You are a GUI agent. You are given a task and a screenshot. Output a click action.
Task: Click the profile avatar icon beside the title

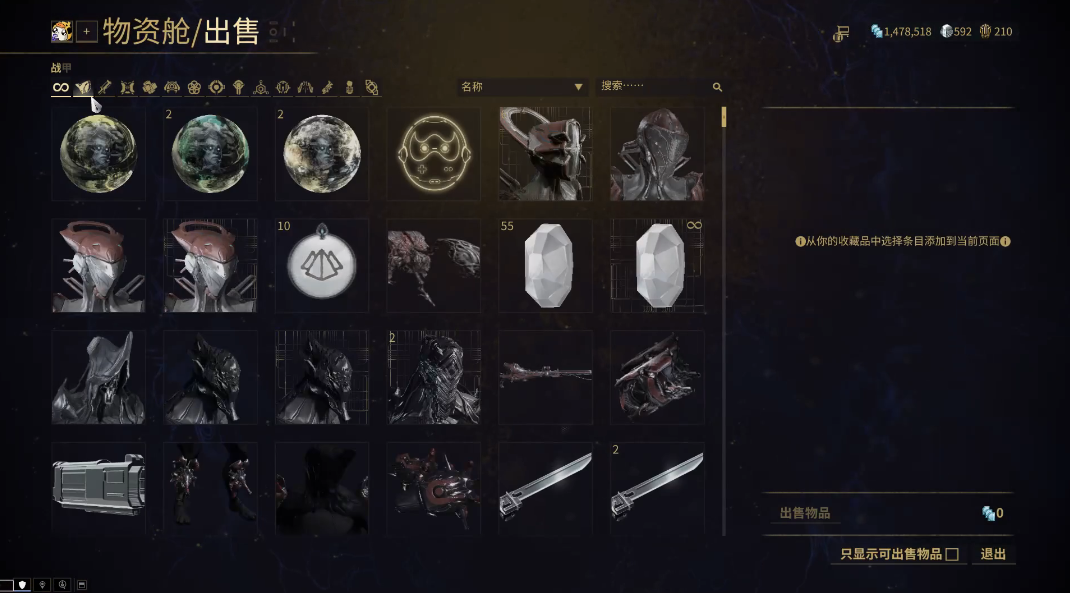click(62, 32)
